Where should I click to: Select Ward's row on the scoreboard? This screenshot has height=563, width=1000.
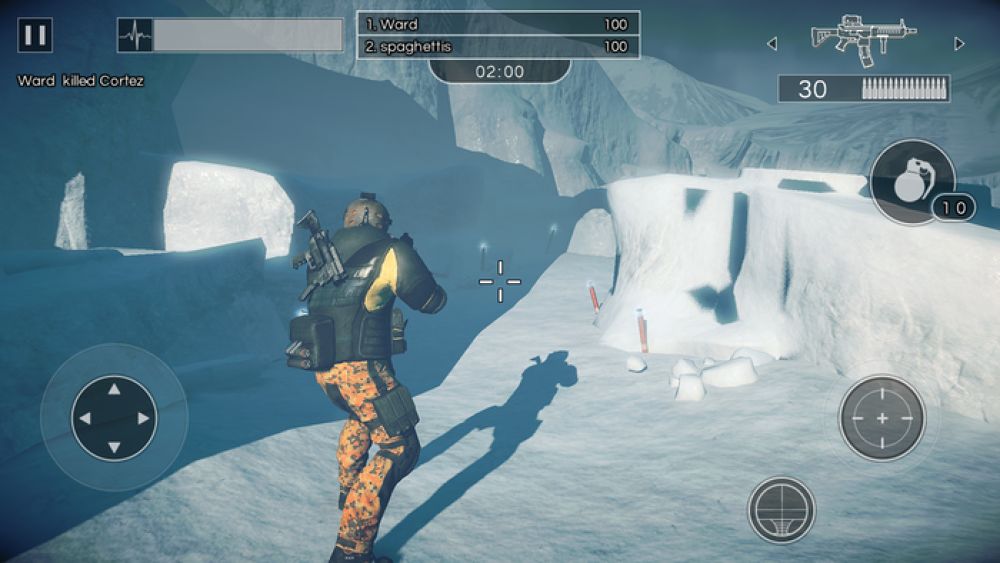[498, 24]
